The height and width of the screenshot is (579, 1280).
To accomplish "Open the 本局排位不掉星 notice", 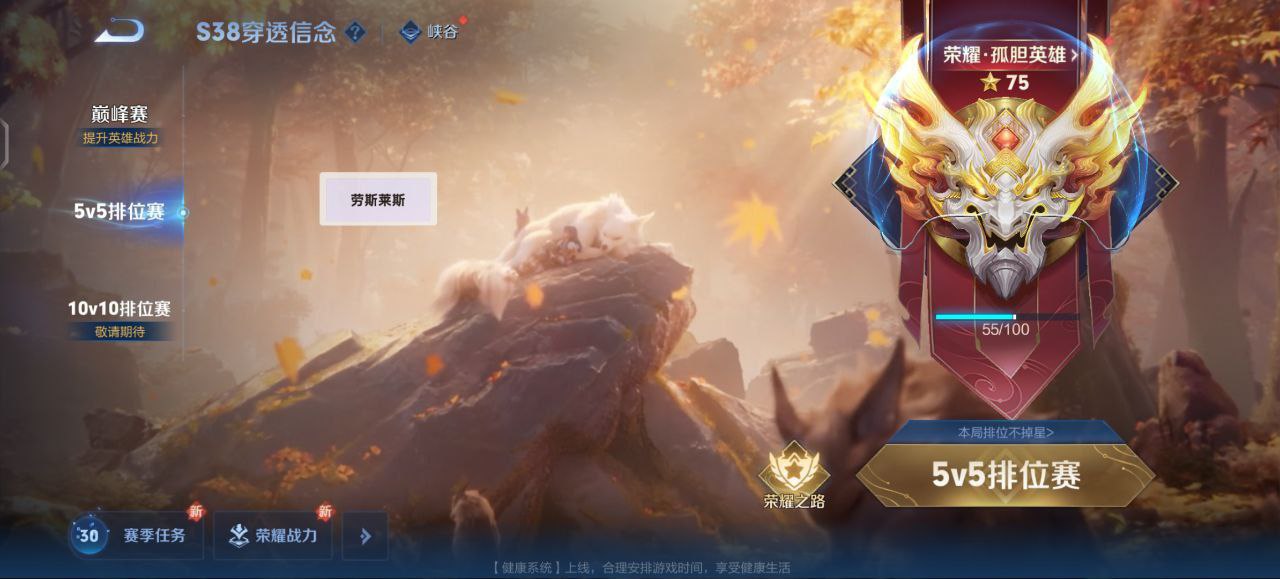I will (1005, 432).
